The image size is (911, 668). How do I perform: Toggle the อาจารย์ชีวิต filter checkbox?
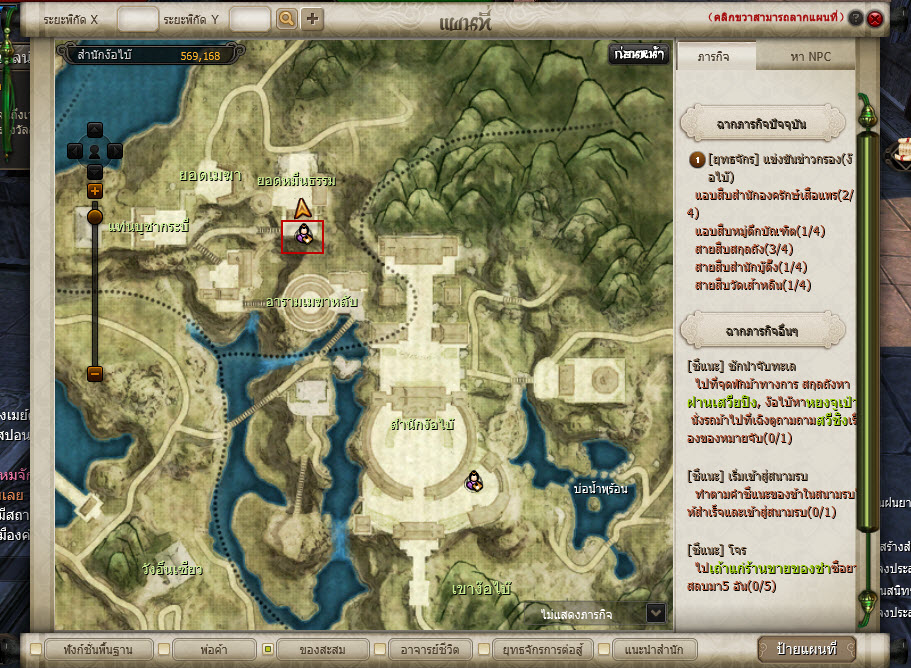[x=380, y=649]
